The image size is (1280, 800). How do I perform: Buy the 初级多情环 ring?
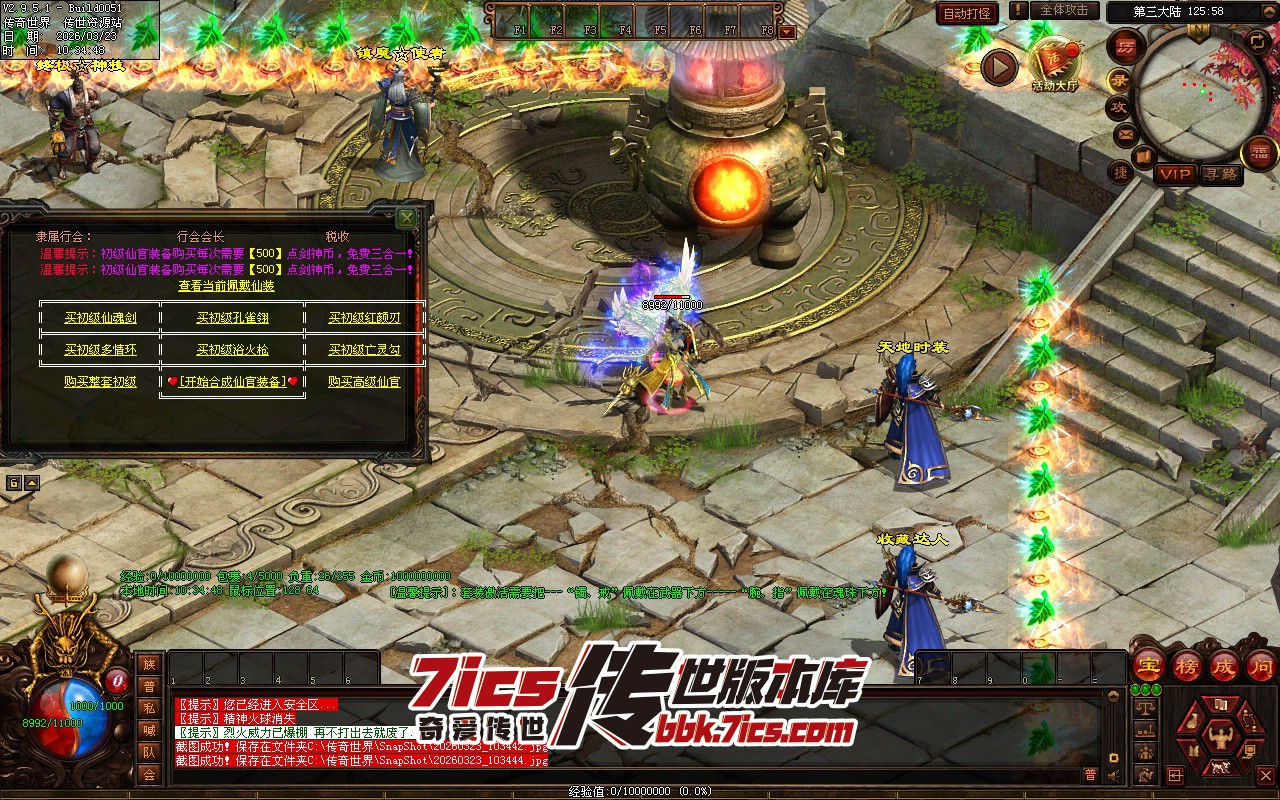pyautogui.click(x=100, y=350)
